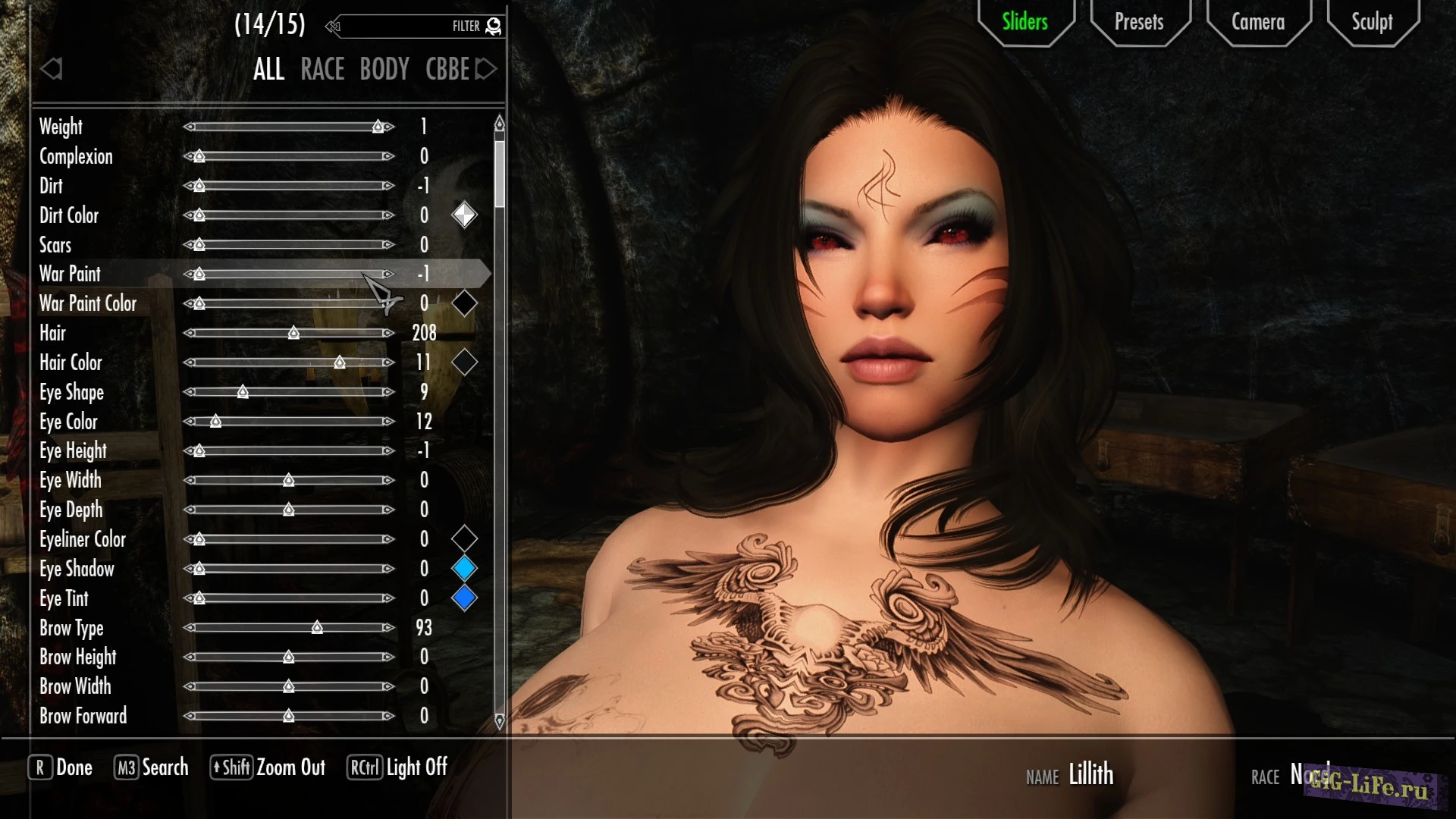This screenshot has height=819, width=1456.
Task: Change the Eye Shadow color swatch
Action: [x=464, y=568]
